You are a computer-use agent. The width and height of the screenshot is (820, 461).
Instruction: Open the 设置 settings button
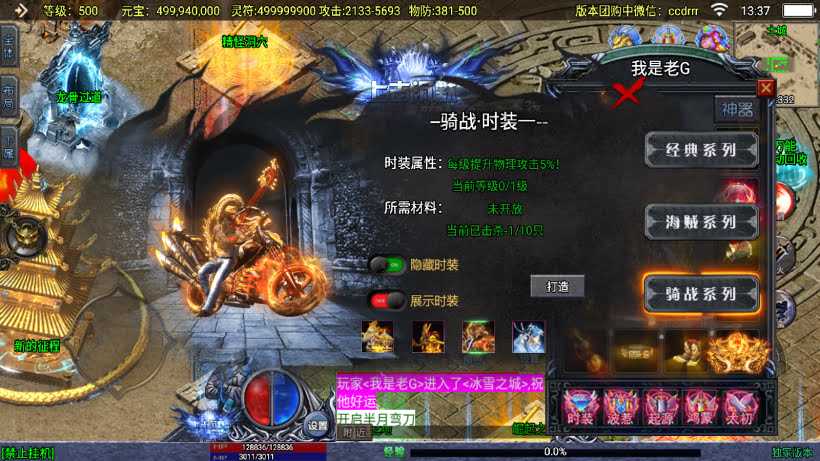click(317, 424)
